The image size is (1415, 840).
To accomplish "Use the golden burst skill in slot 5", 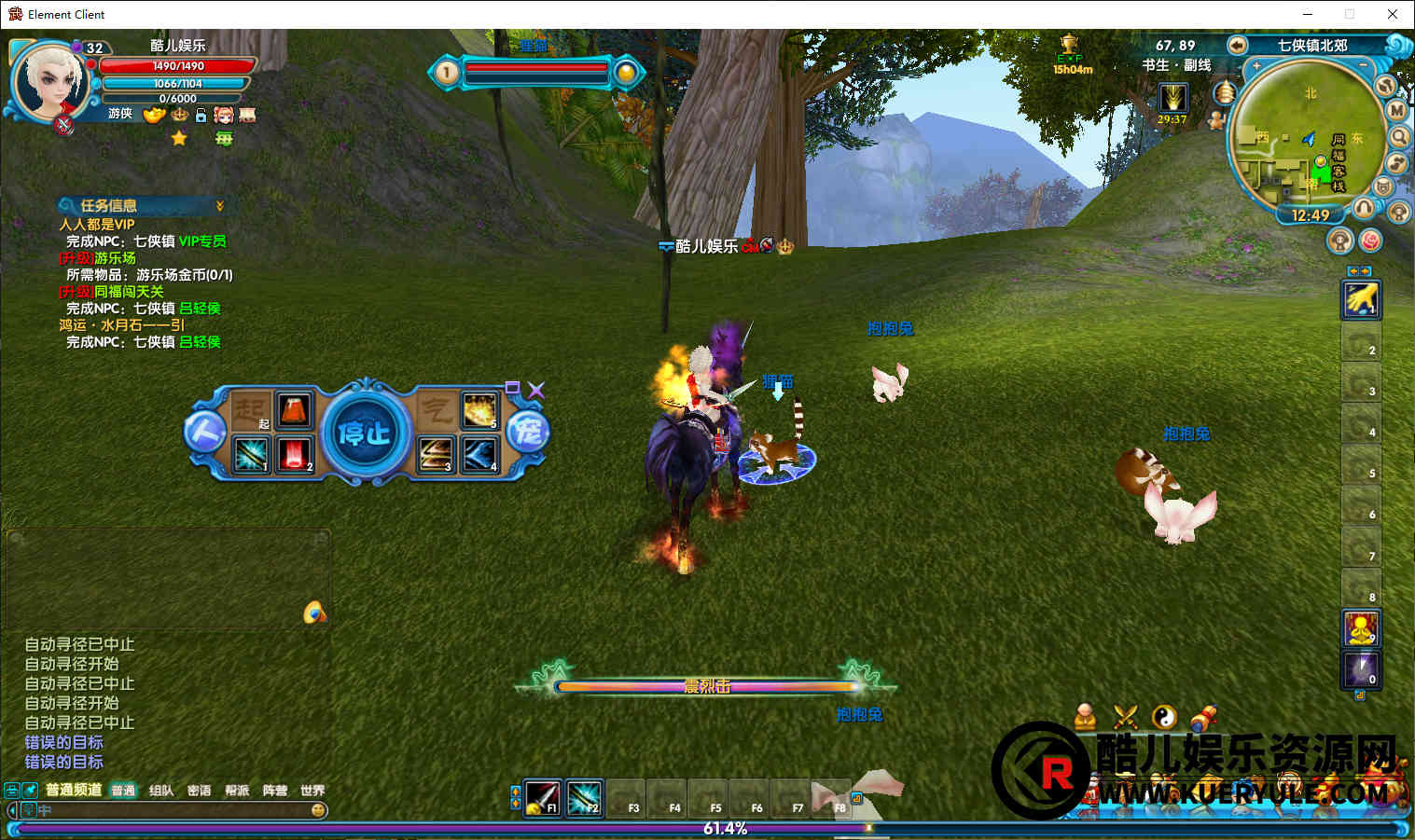I will 480,411.
